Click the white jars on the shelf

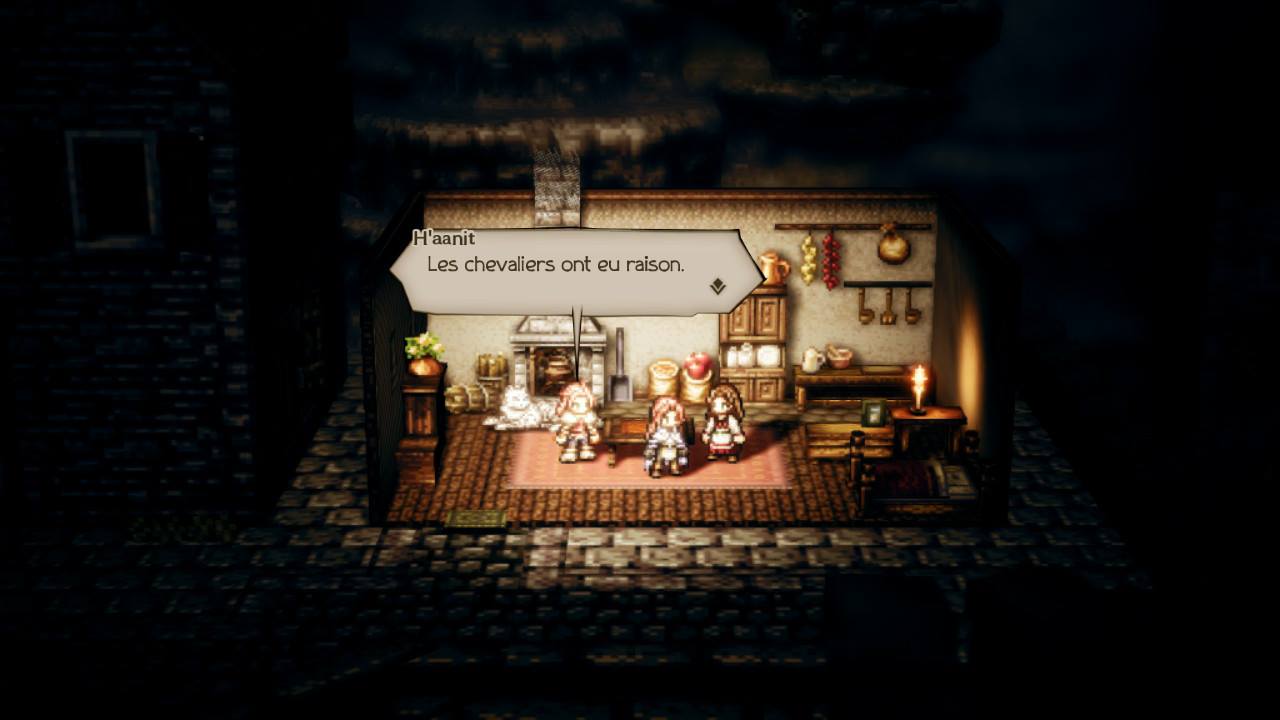[x=748, y=355]
